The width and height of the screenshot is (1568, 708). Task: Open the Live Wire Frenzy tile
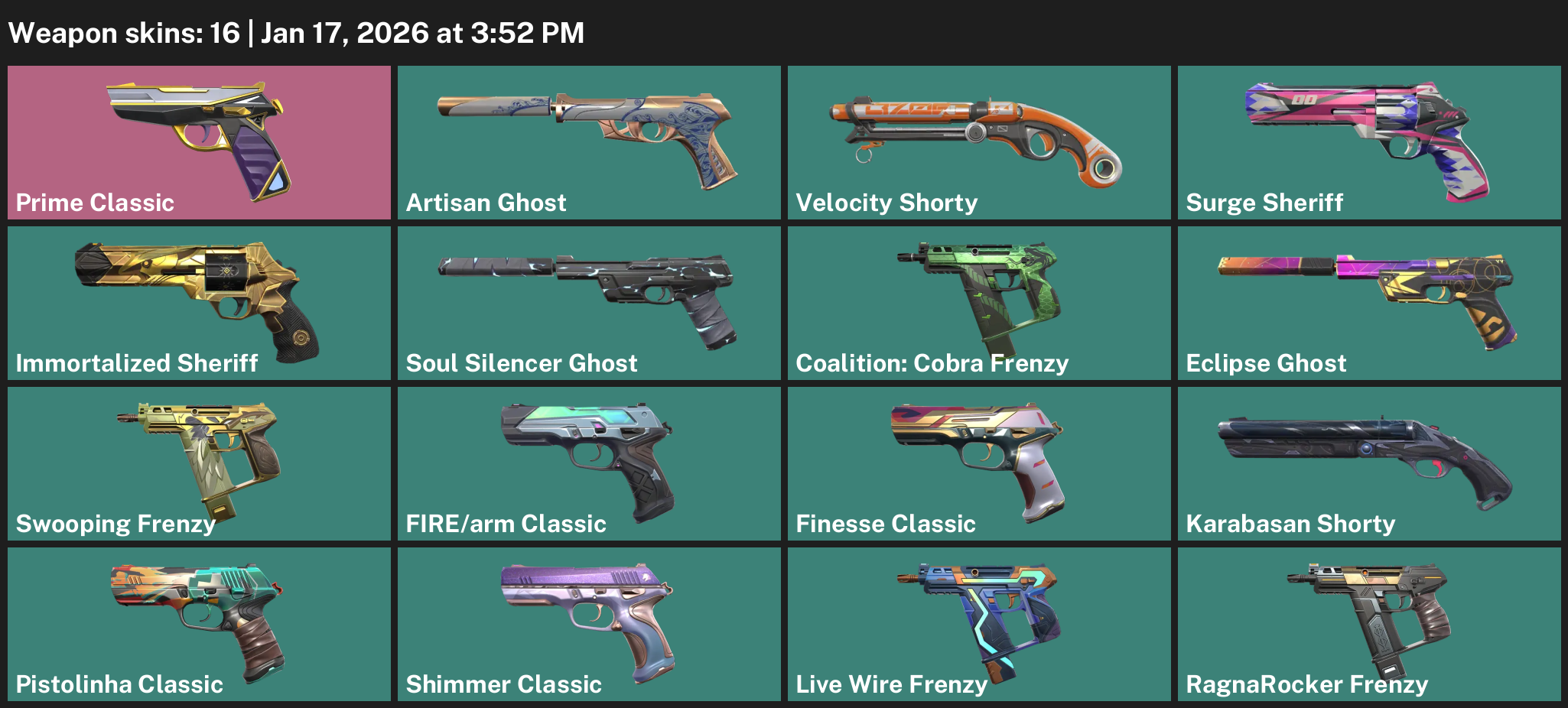coord(979,624)
